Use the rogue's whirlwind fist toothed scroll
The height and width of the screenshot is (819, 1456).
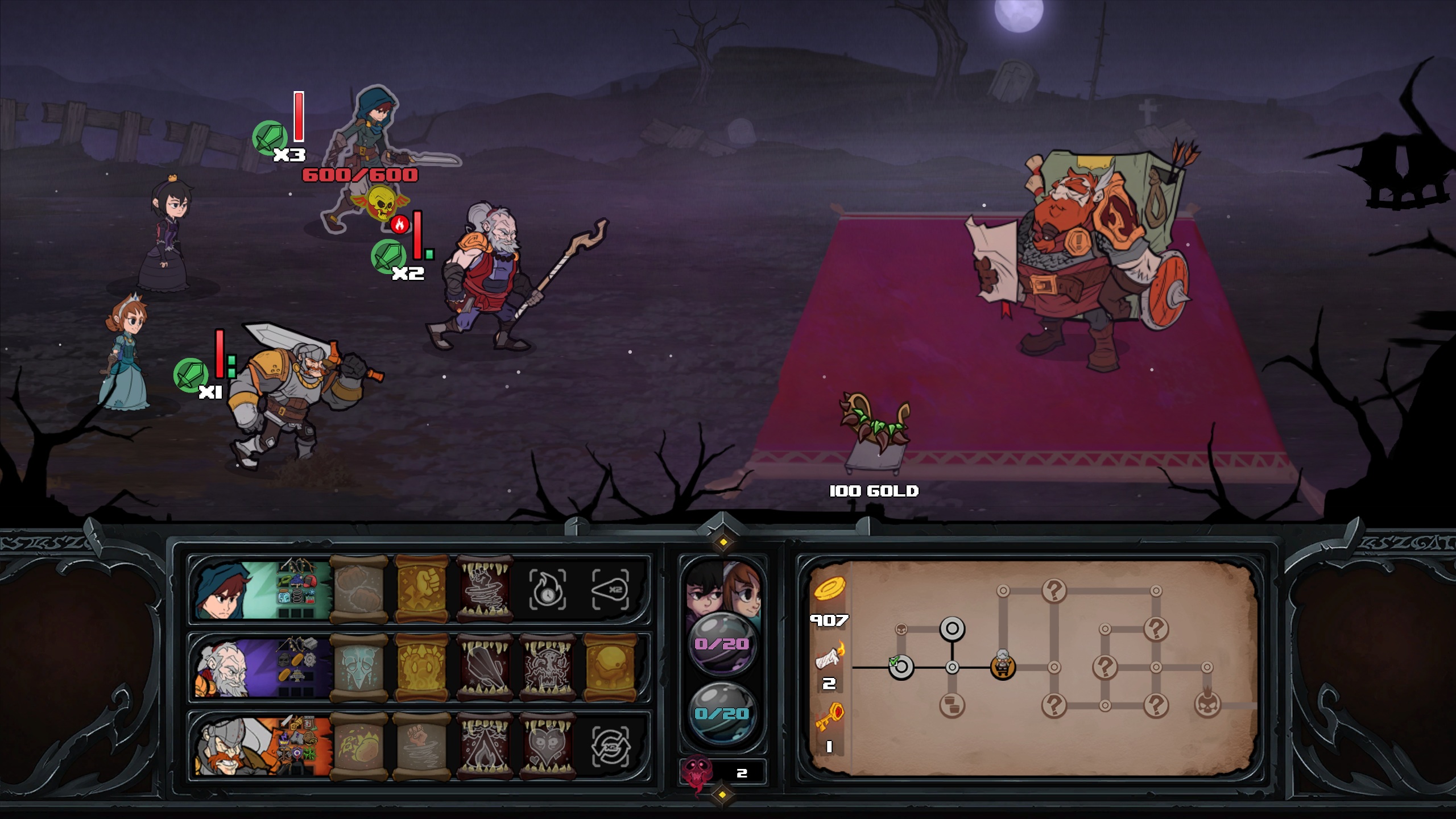pyautogui.click(x=485, y=590)
